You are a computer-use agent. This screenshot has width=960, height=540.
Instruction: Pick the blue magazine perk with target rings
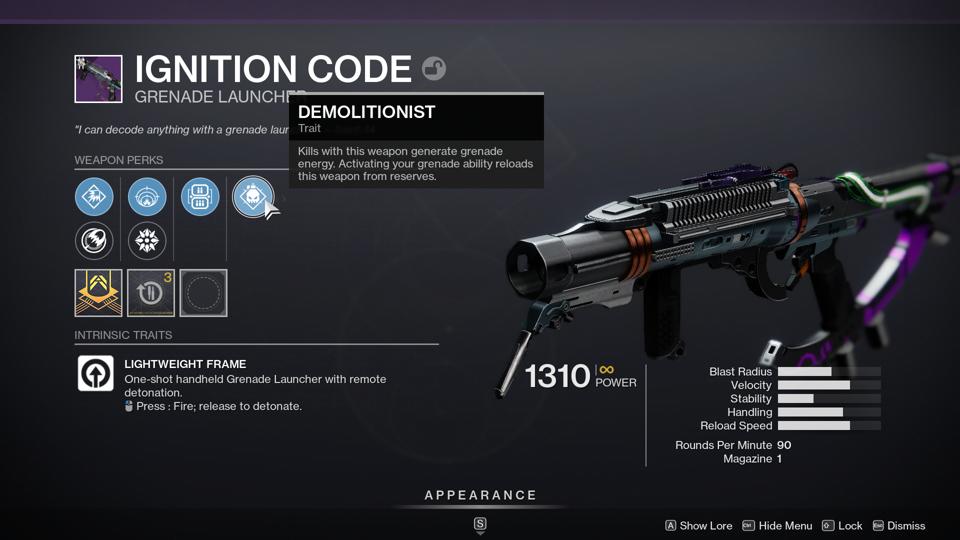pyautogui.click(x=147, y=197)
